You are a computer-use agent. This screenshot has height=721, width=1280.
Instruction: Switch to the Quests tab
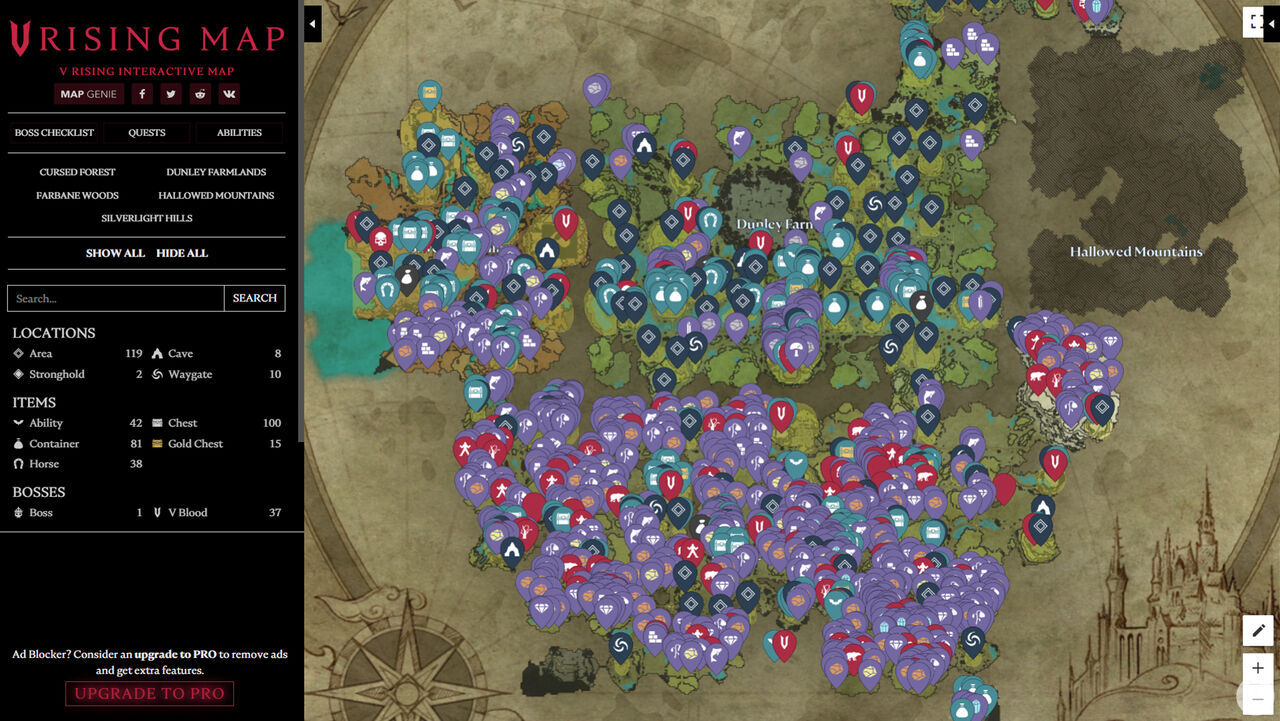147,131
